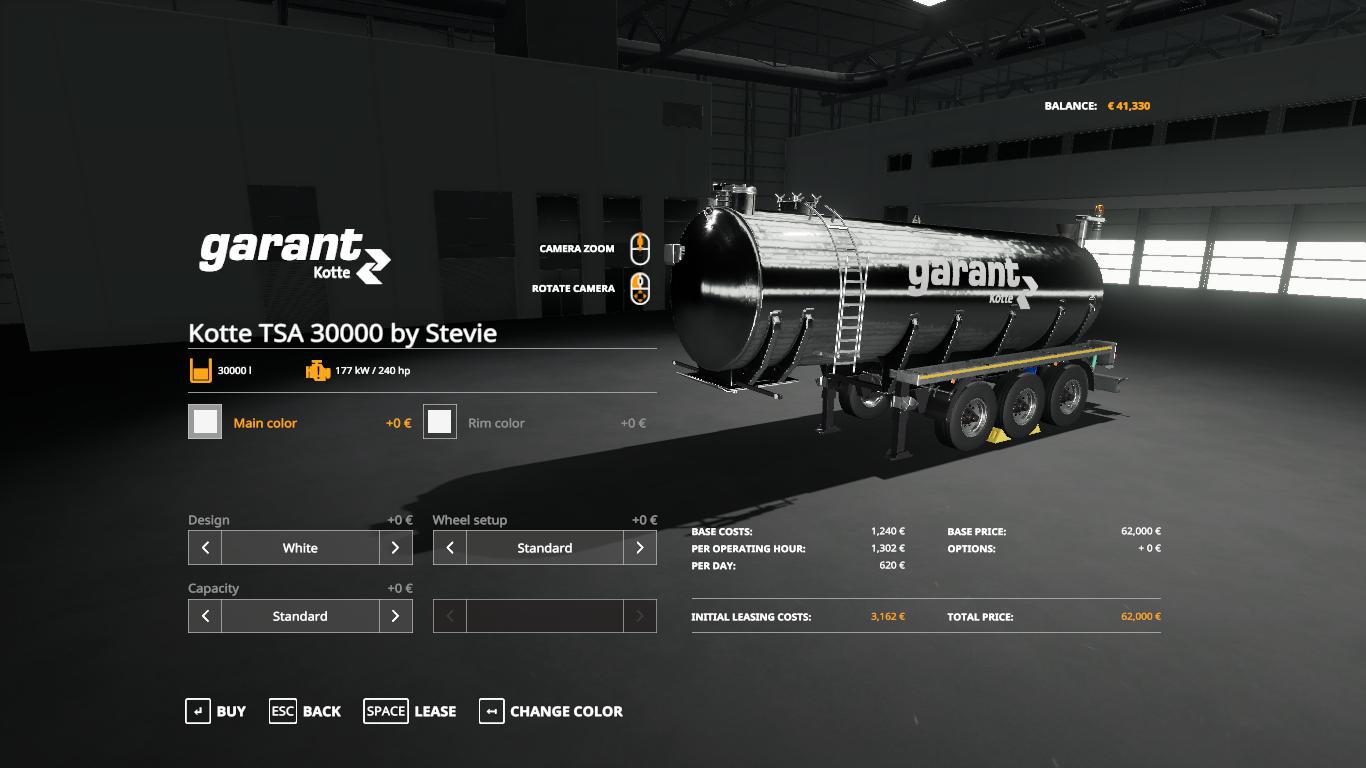Image resolution: width=1366 pixels, height=768 pixels.
Task: Go to previous Wheel setup option
Action: (x=450, y=548)
